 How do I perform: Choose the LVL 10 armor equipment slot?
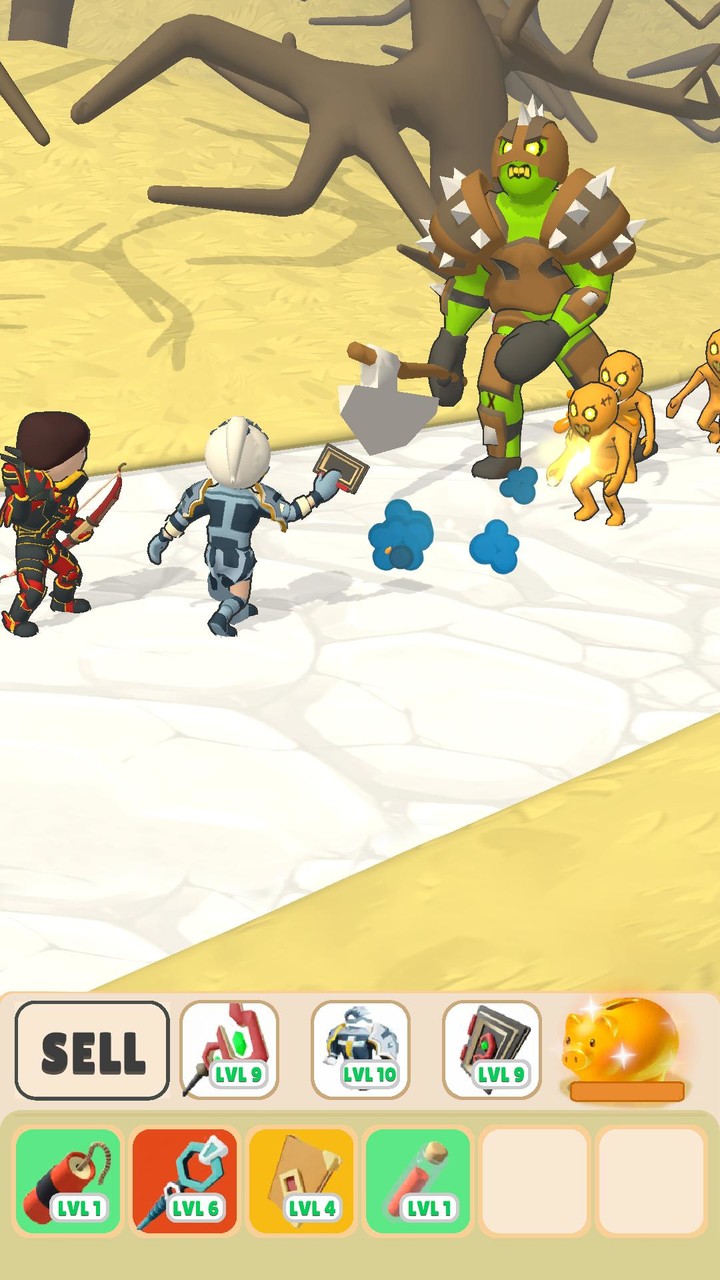(360, 1050)
